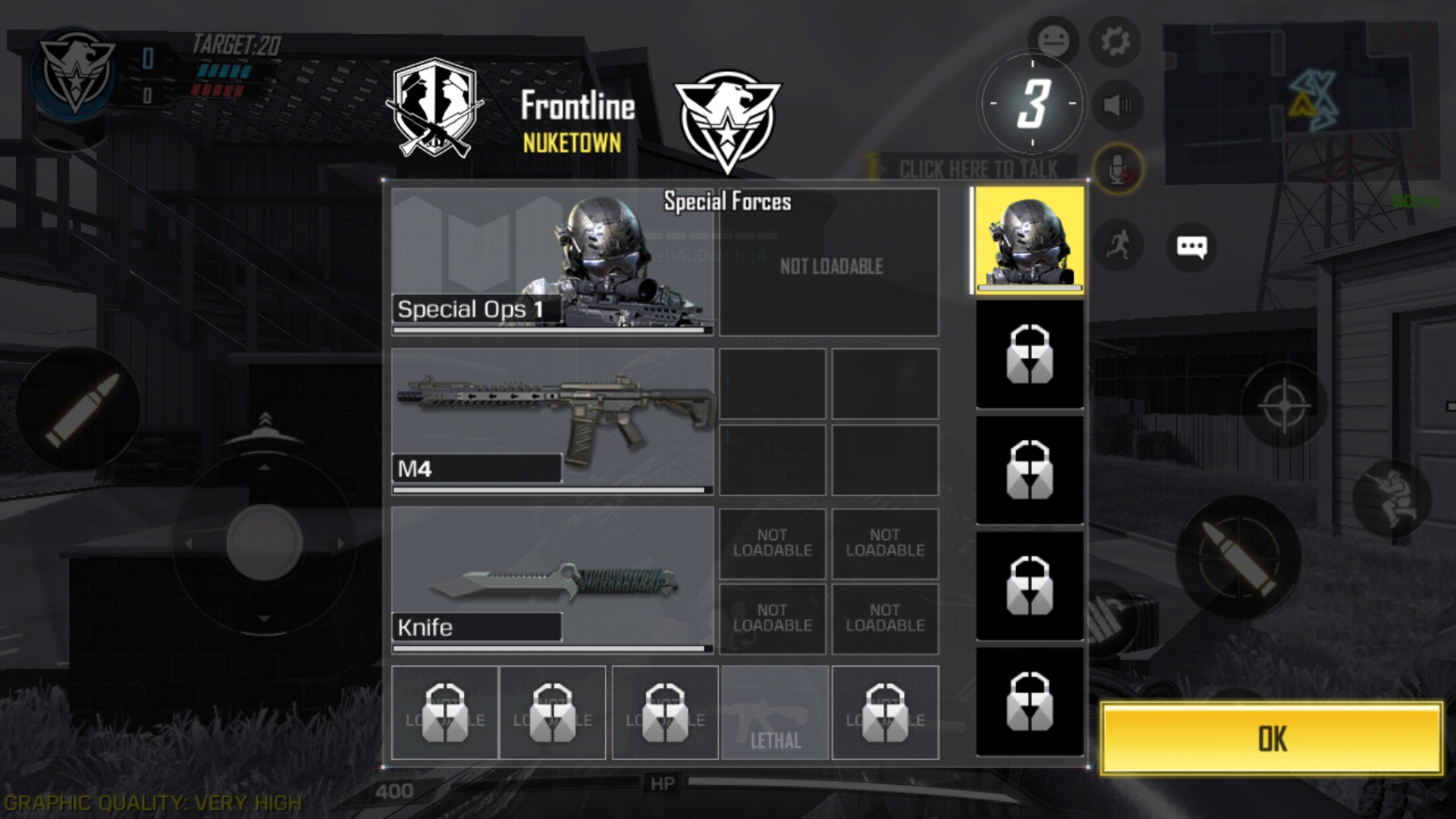
Task: Select the Special Ops 1 operator tile
Action: pos(552,262)
